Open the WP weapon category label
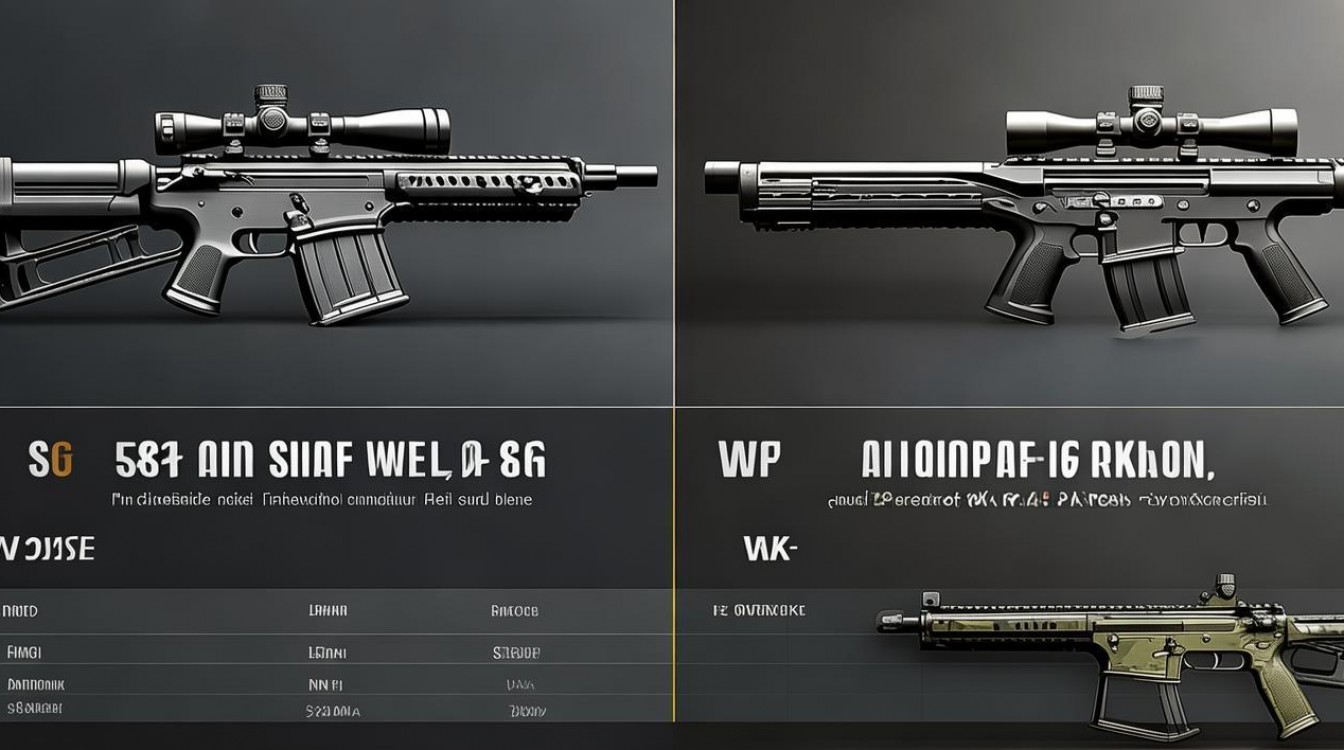 coord(748,462)
